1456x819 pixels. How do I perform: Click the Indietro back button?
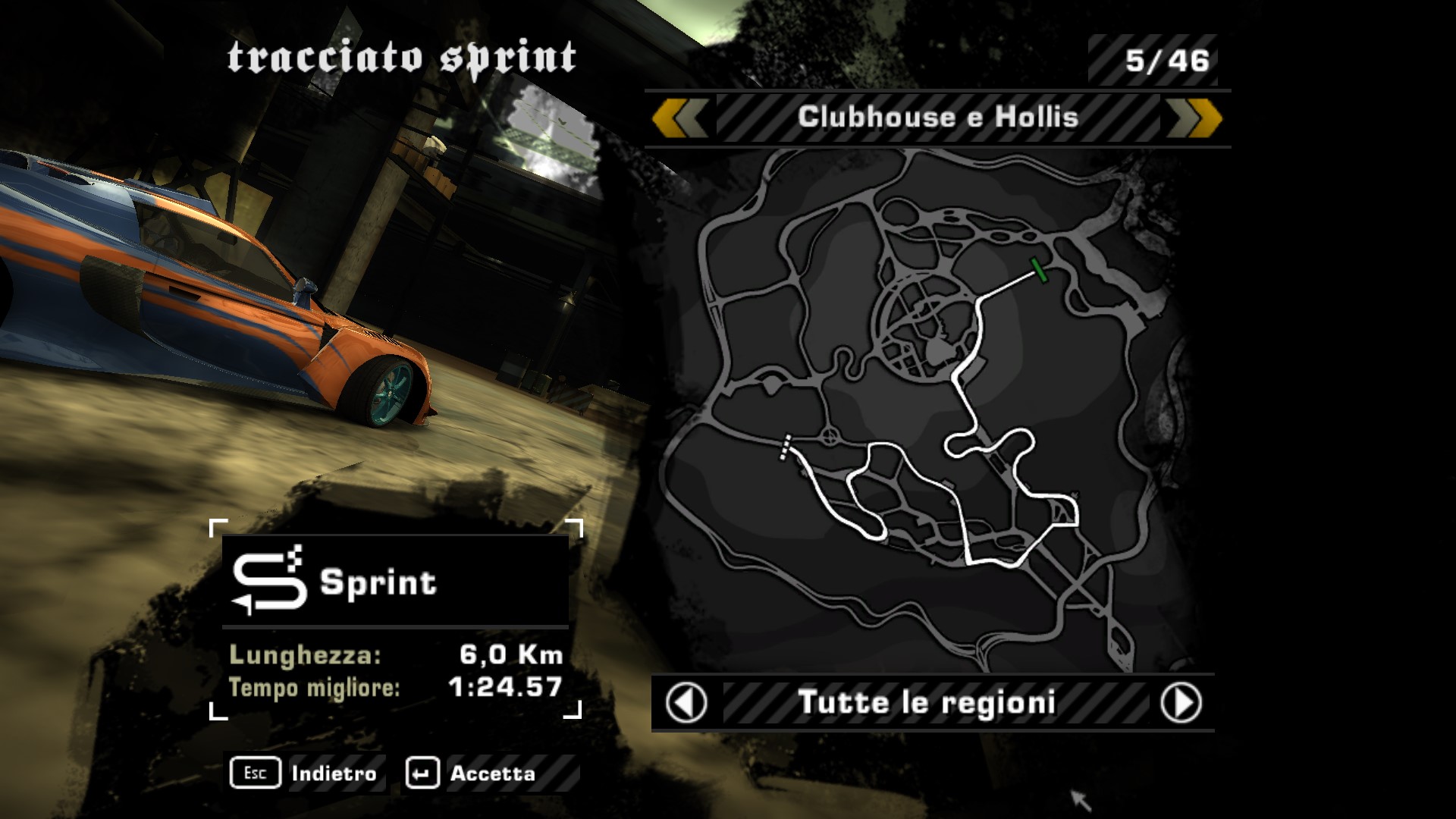305,773
